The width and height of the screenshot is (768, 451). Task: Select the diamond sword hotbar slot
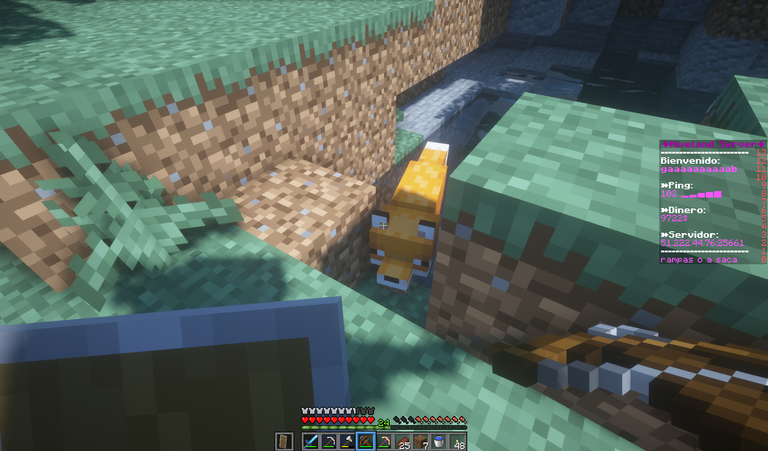point(310,441)
